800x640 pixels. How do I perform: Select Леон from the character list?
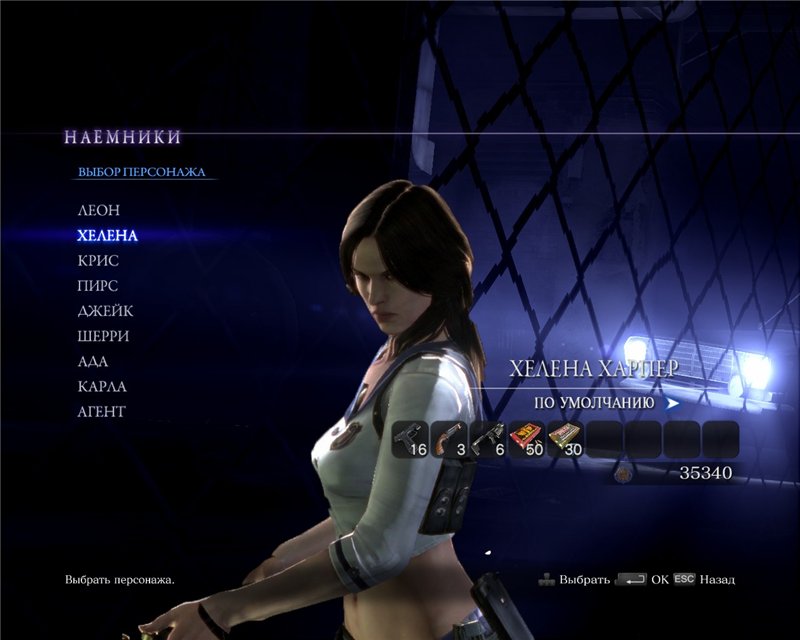tap(98, 211)
